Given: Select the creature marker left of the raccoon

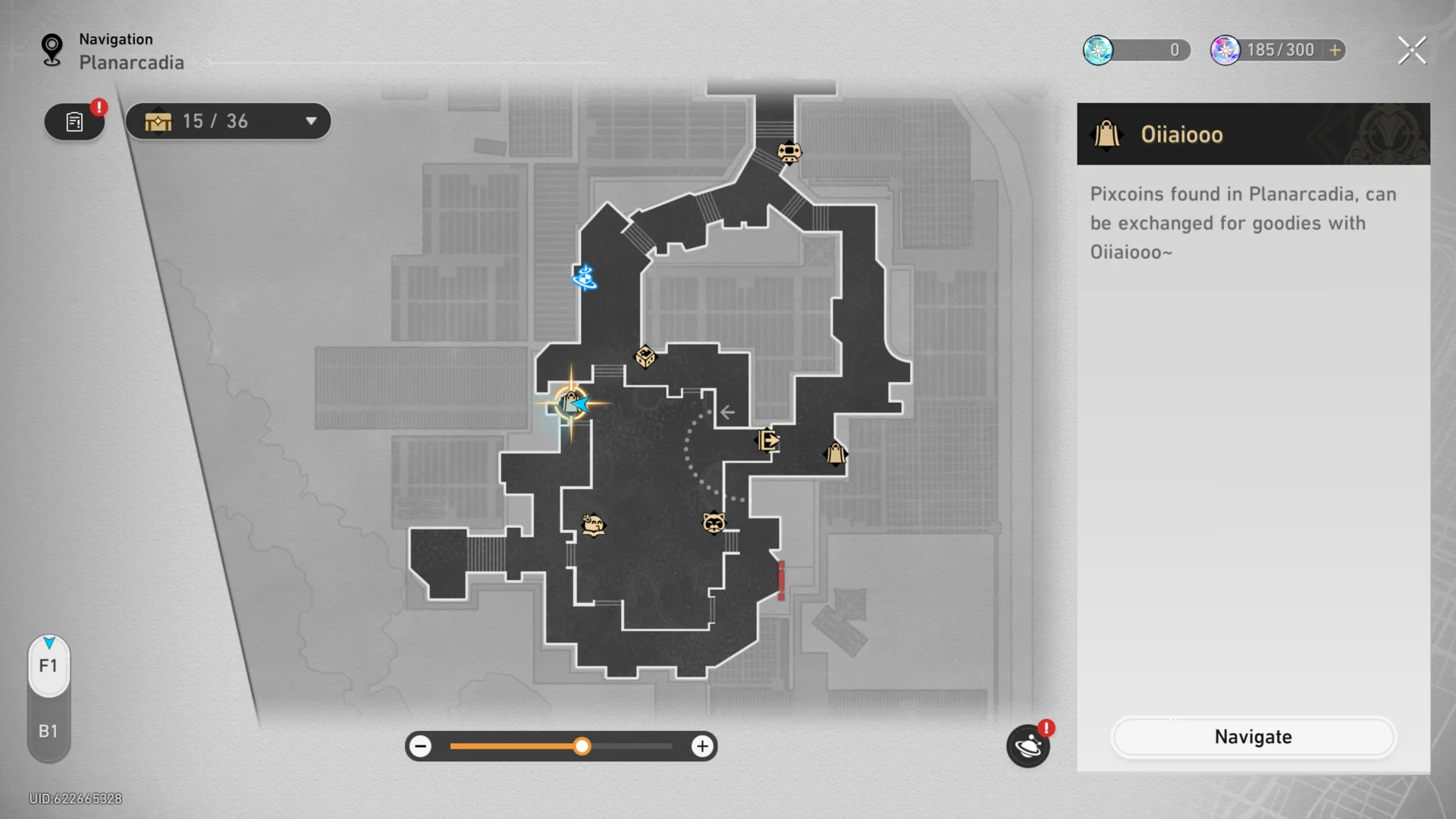Looking at the screenshot, I should pyautogui.click(x=593, y=524).
